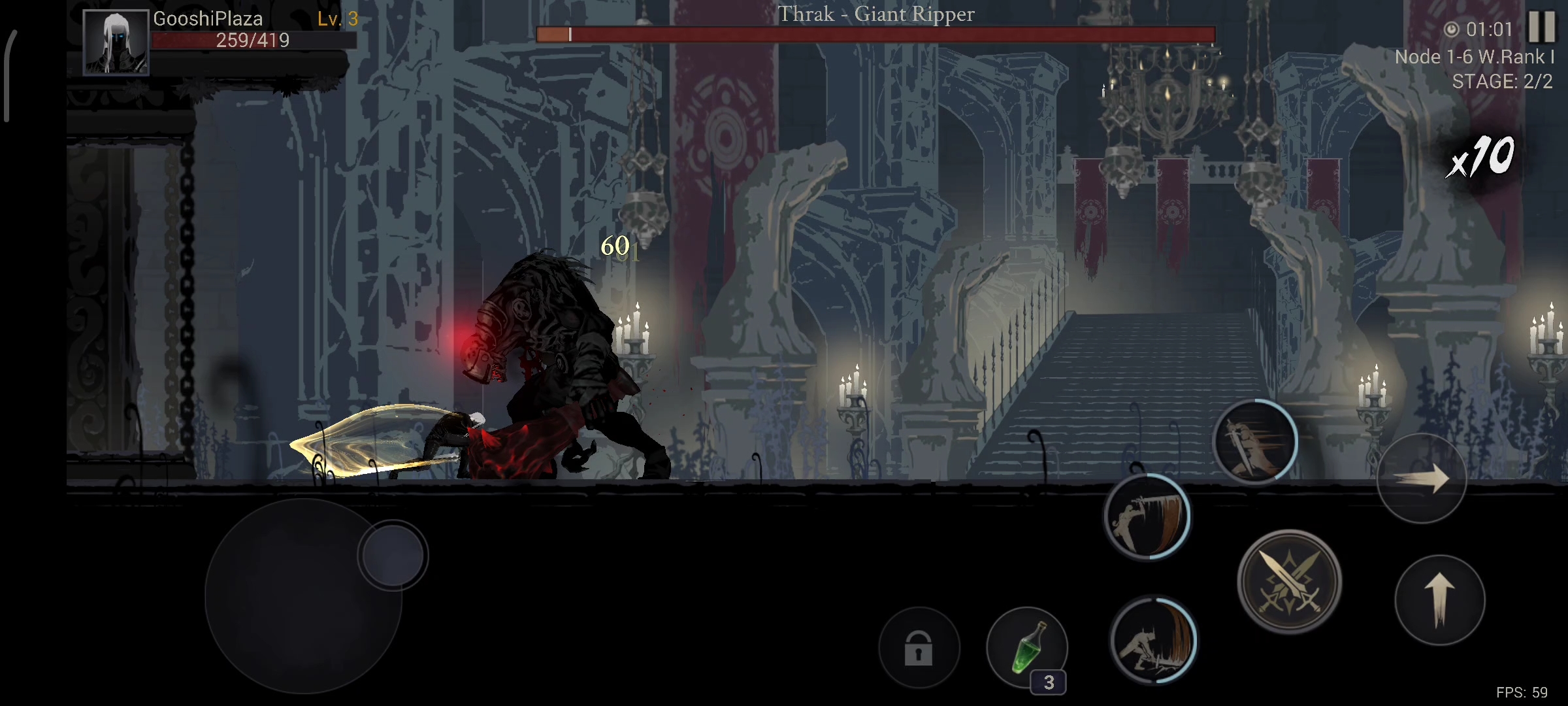Dash using the right arrow button
Image resolution: width=1568 pixels, height=706 pixels.
[1421, 479]
